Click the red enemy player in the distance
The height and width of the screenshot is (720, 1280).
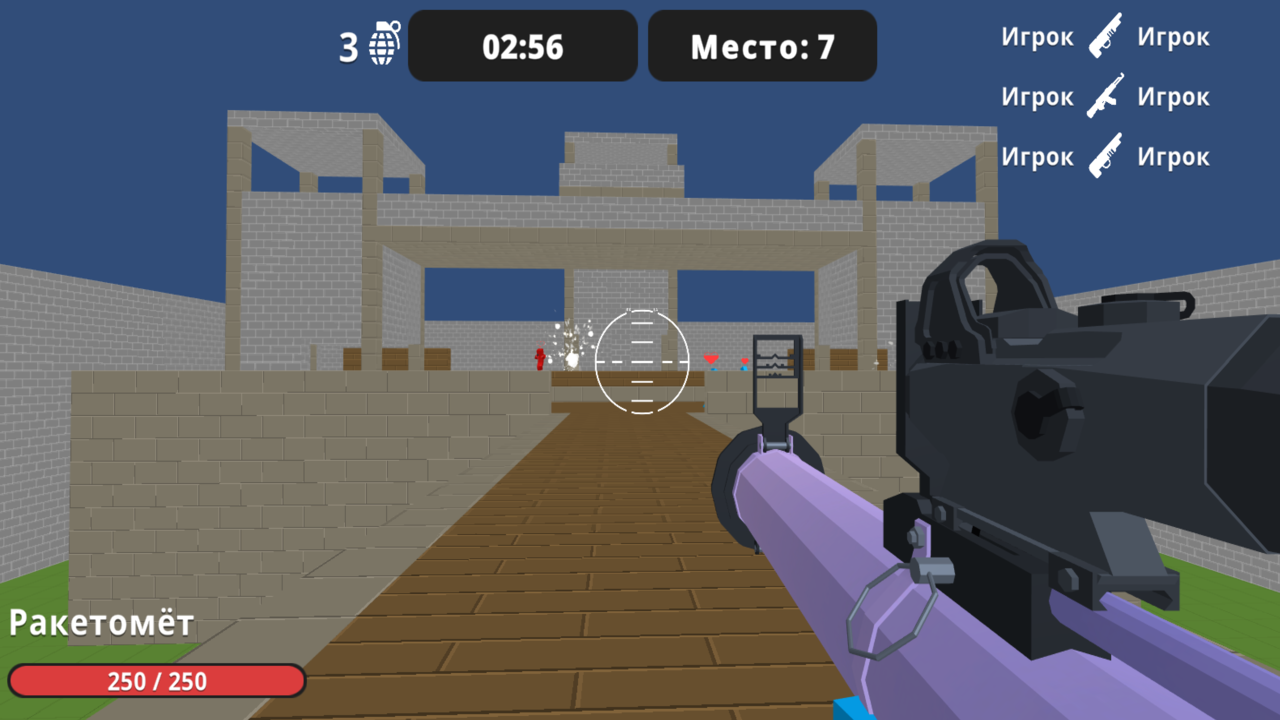point(541,360)
